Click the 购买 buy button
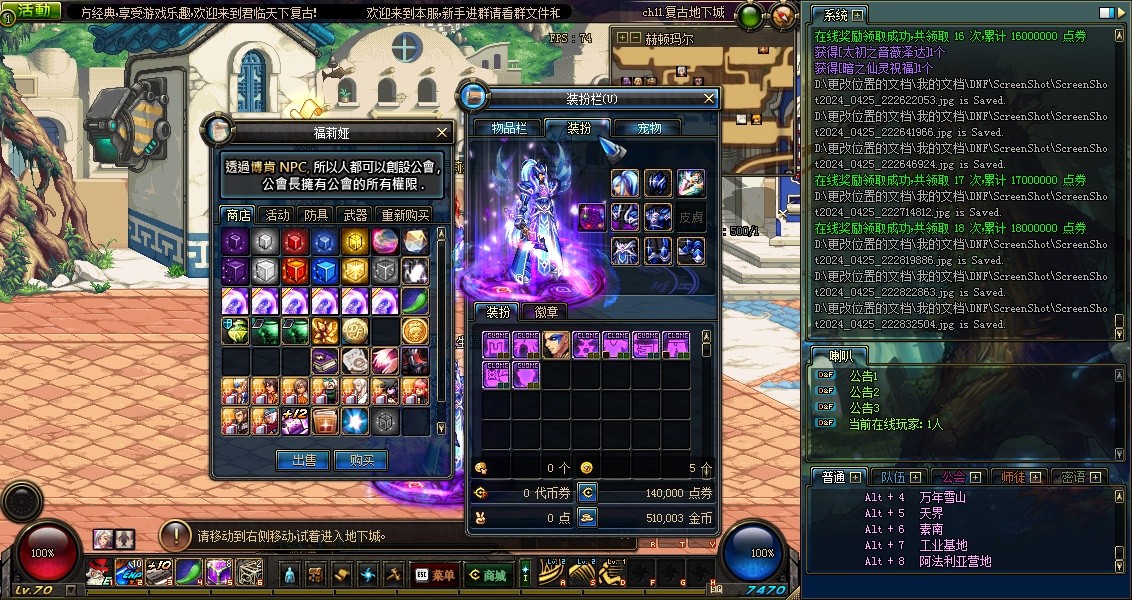The image size is (1132, 600). pos(360,460)
